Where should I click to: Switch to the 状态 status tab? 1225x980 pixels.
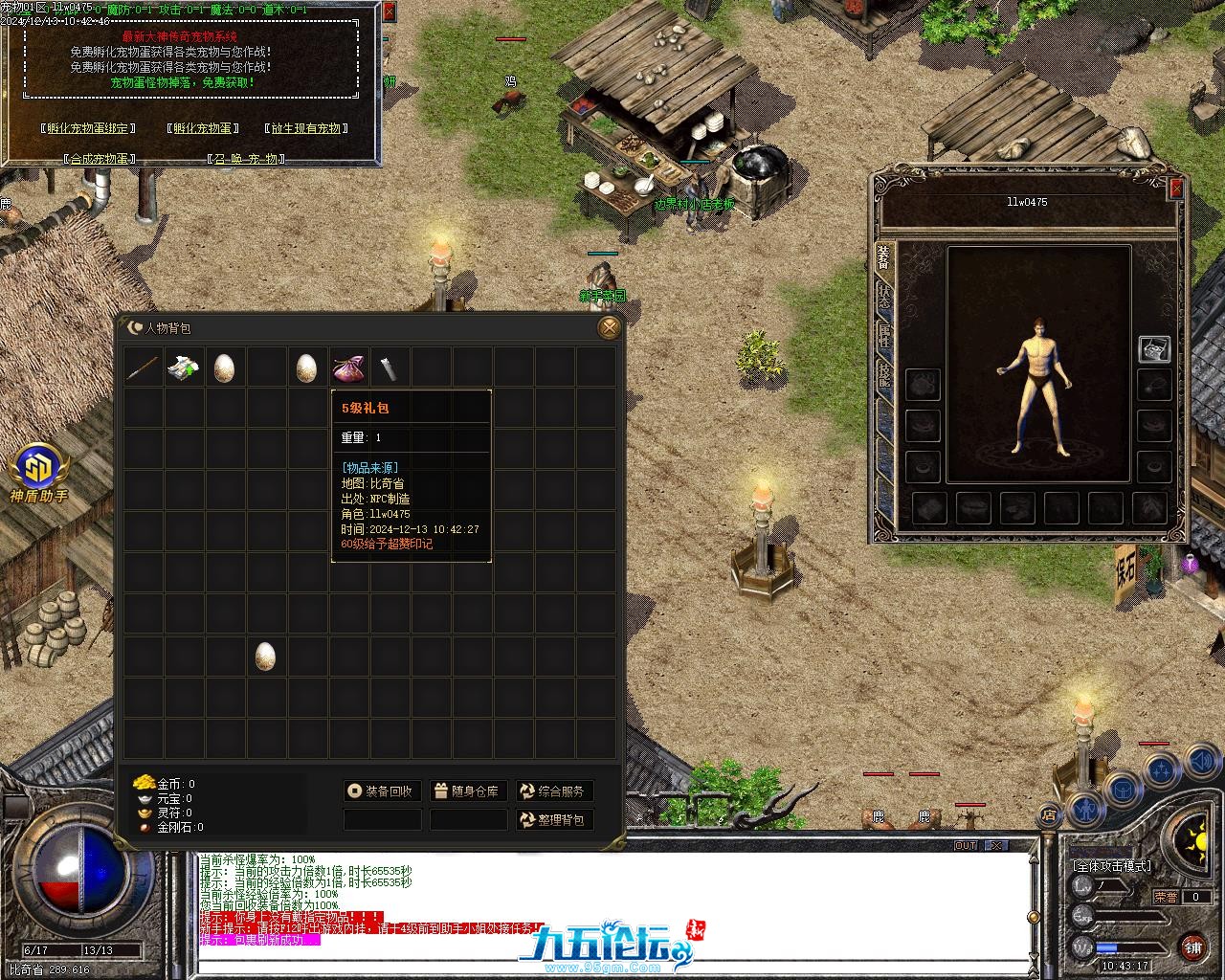click(x=884, y=296)
